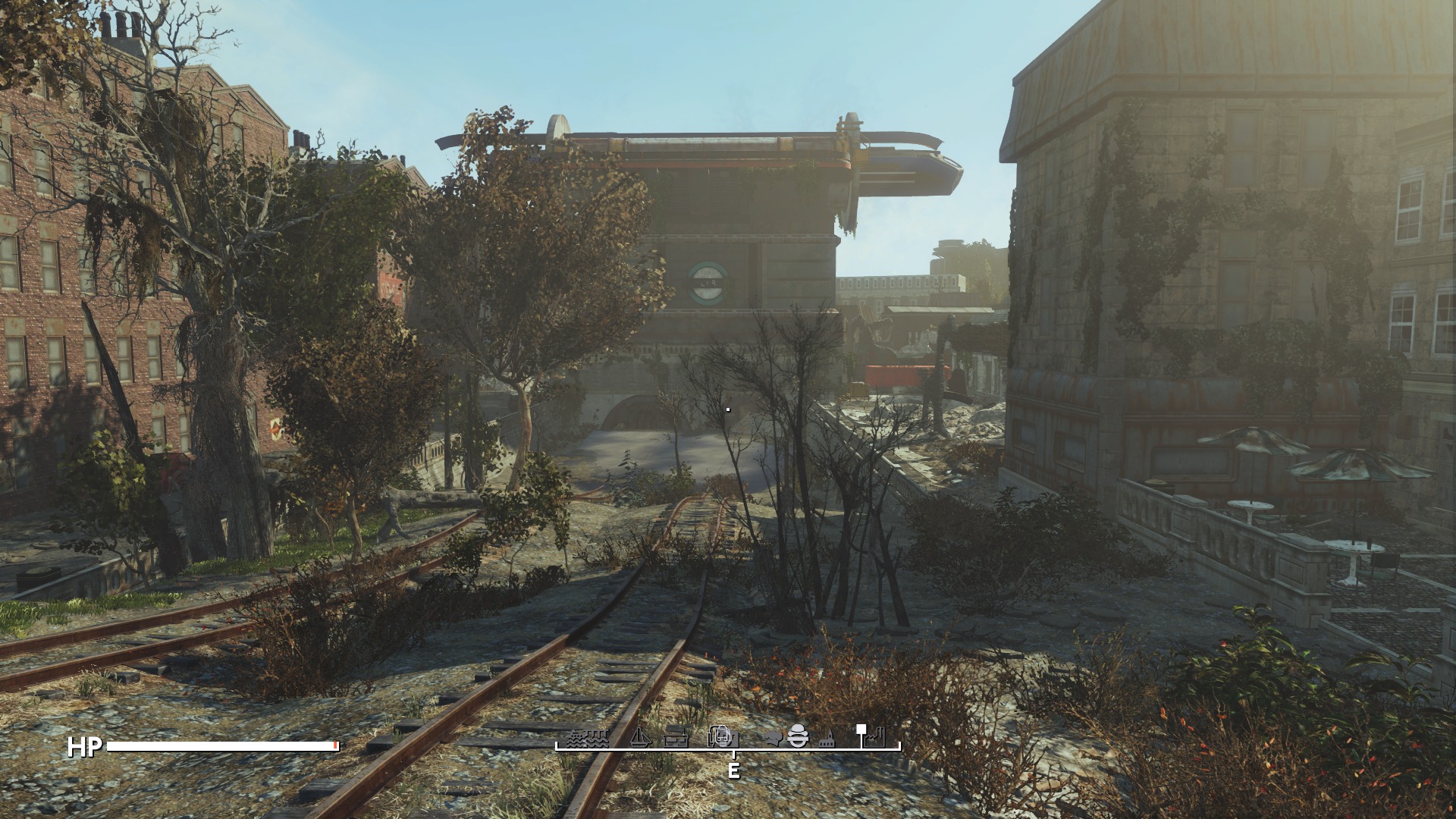This screenshot has height=819, width=1456.
Task: Click the sailboat marker on the compass
Action: coord(642,738)
